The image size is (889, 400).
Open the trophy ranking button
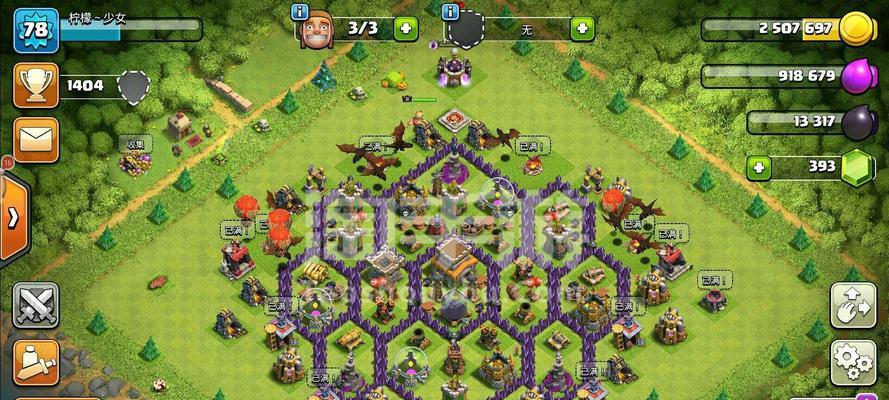point(35,85)
